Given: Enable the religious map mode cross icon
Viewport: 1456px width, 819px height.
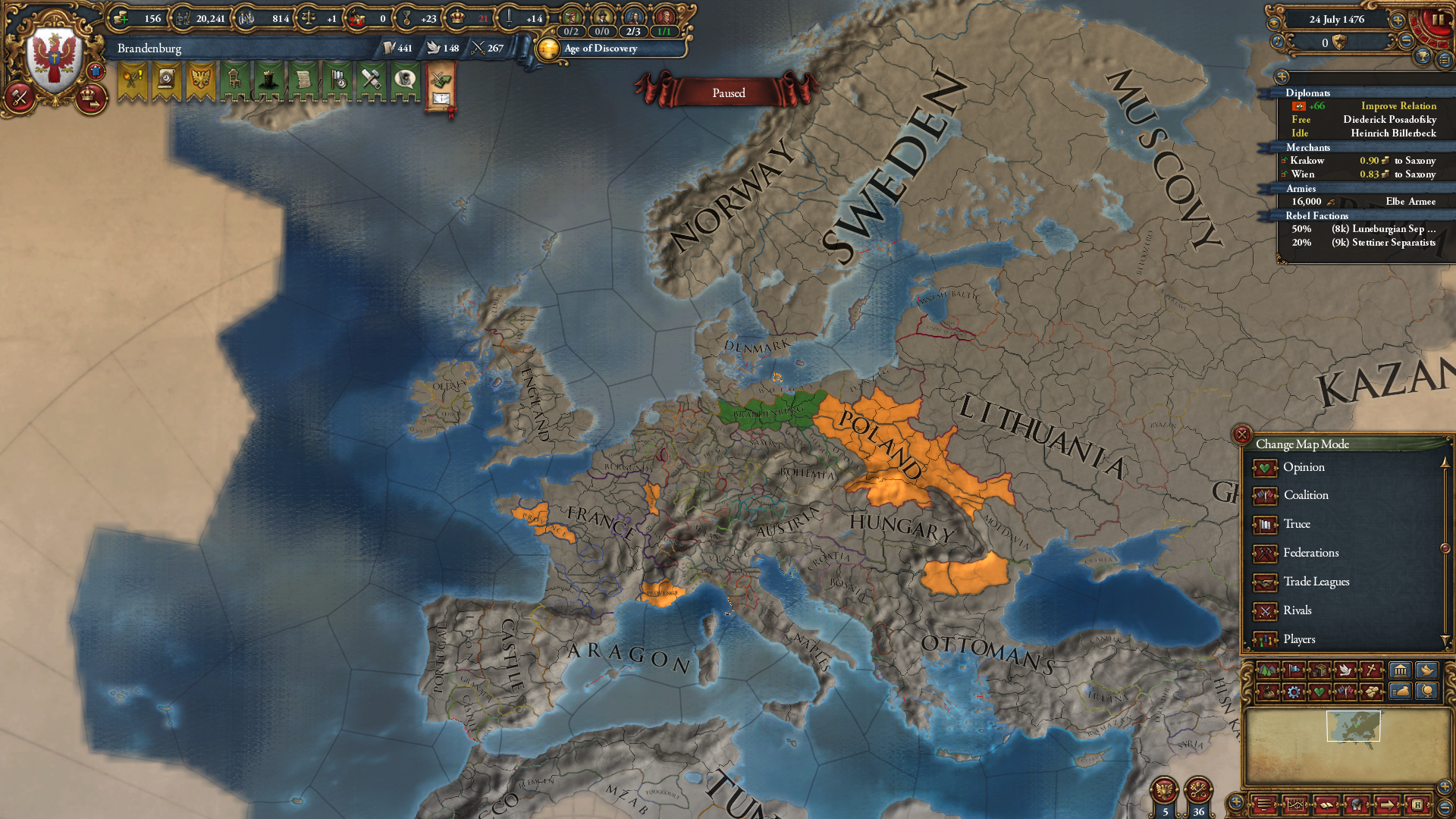Looking at the screenshot, I should (x=1371, y=670).
